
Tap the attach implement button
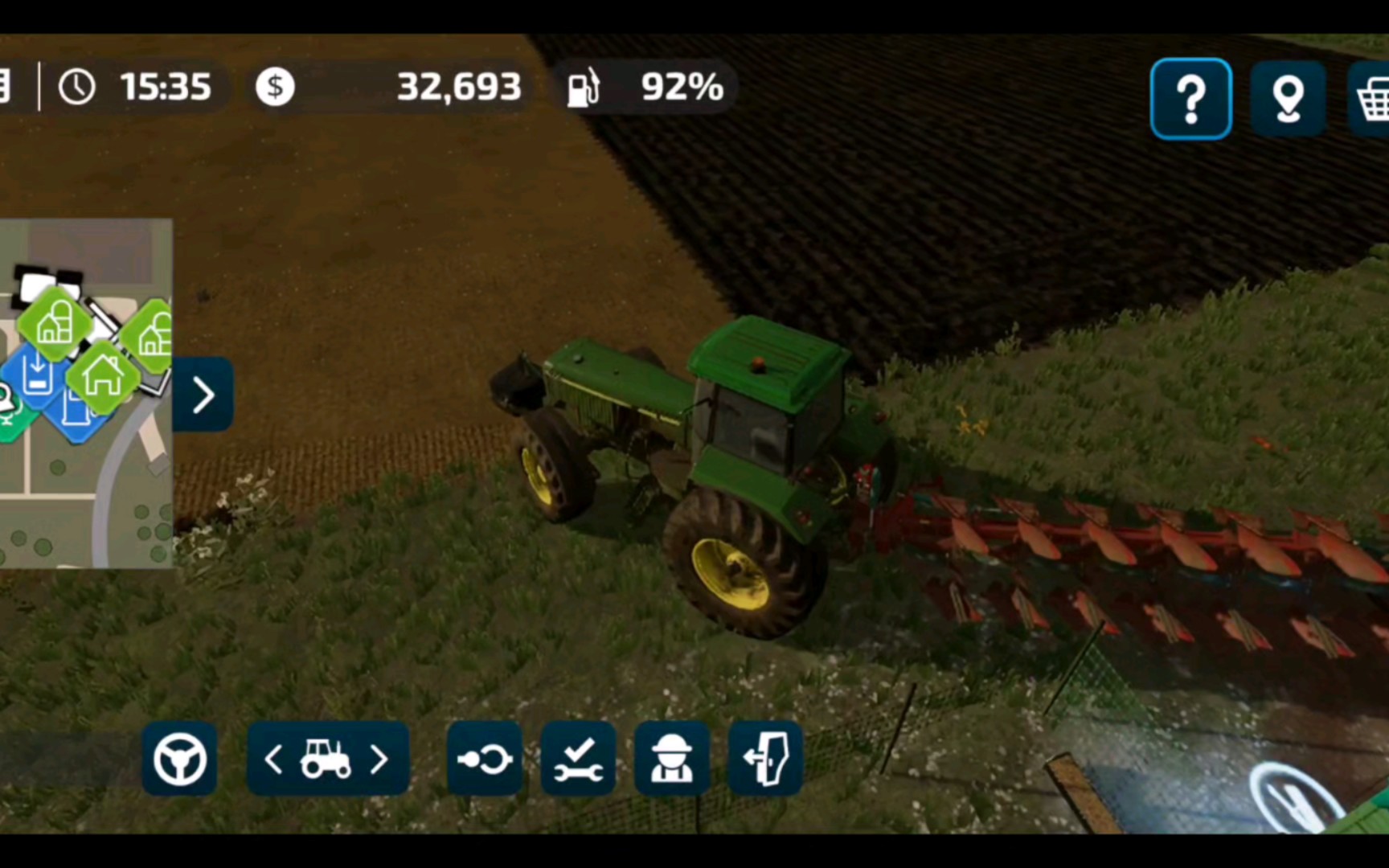pos(484,759)
